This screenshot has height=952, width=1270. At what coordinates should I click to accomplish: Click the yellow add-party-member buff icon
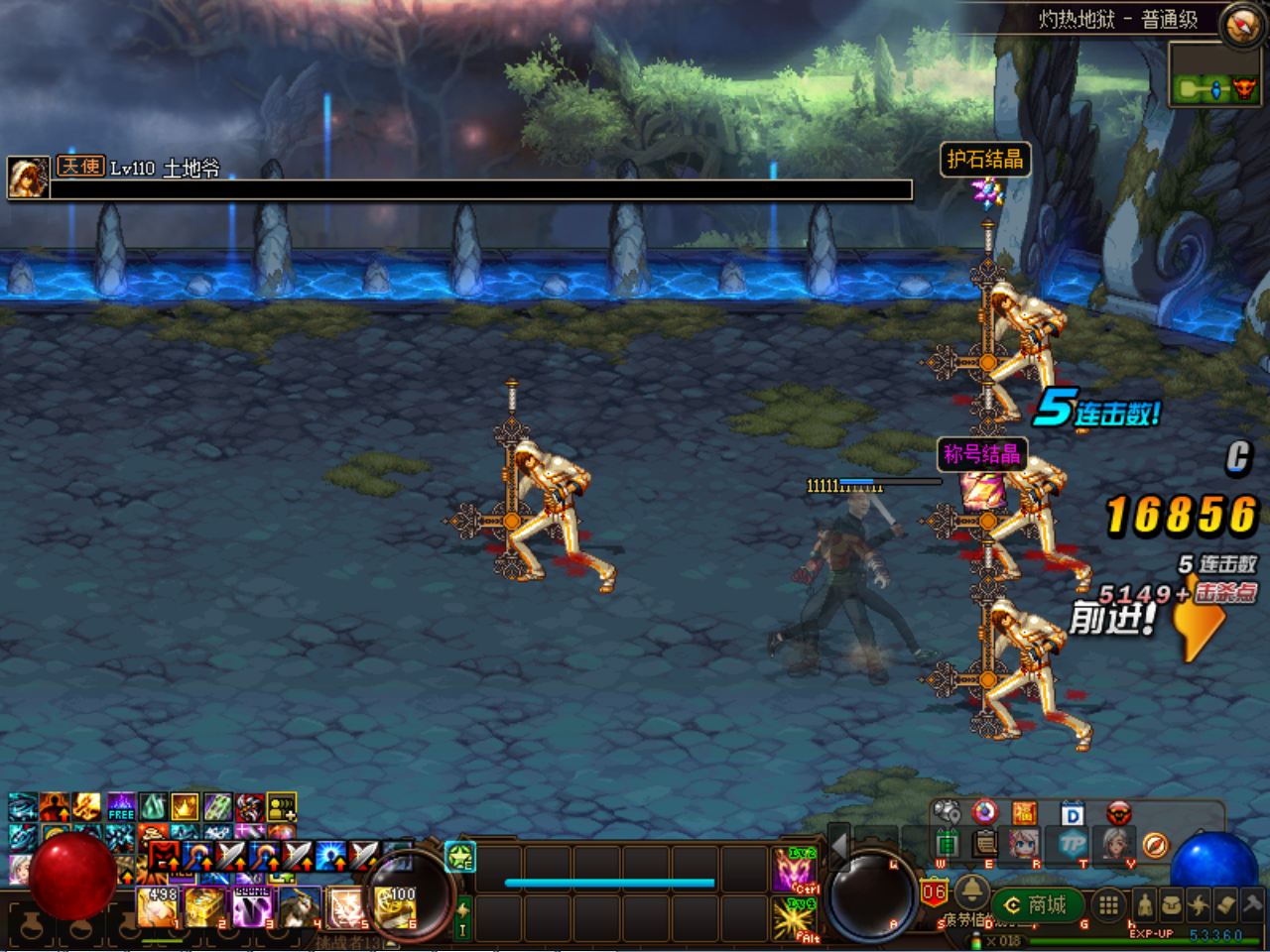point(281,807)
